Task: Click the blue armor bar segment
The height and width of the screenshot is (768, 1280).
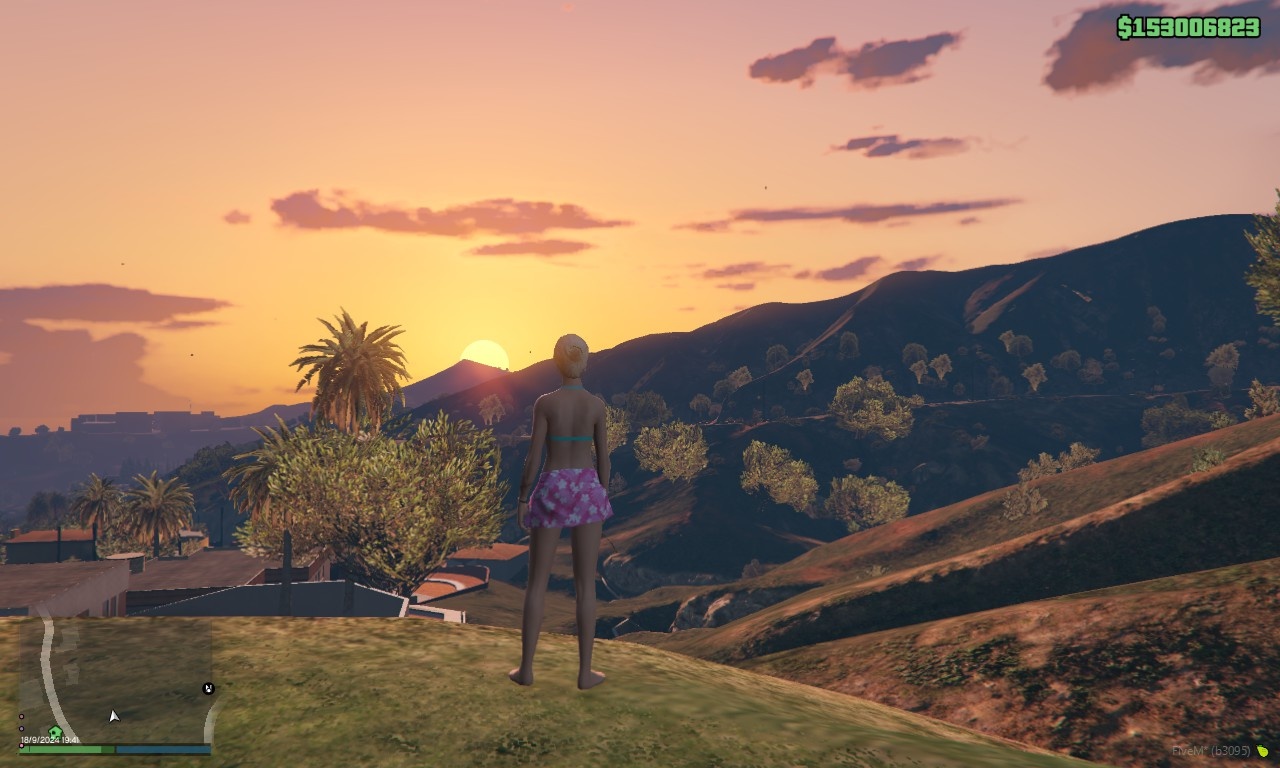Action: pyautogui.click(x=163, y=748)
